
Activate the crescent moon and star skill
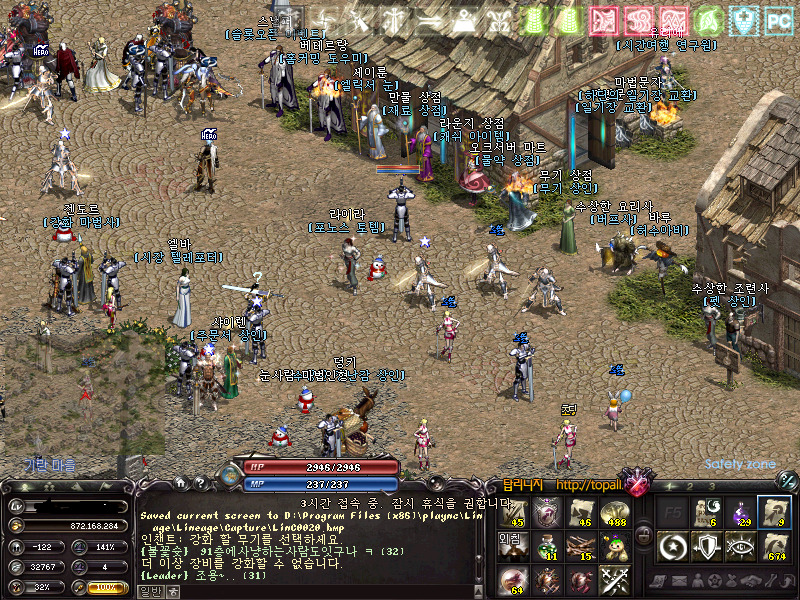[673, 546]
